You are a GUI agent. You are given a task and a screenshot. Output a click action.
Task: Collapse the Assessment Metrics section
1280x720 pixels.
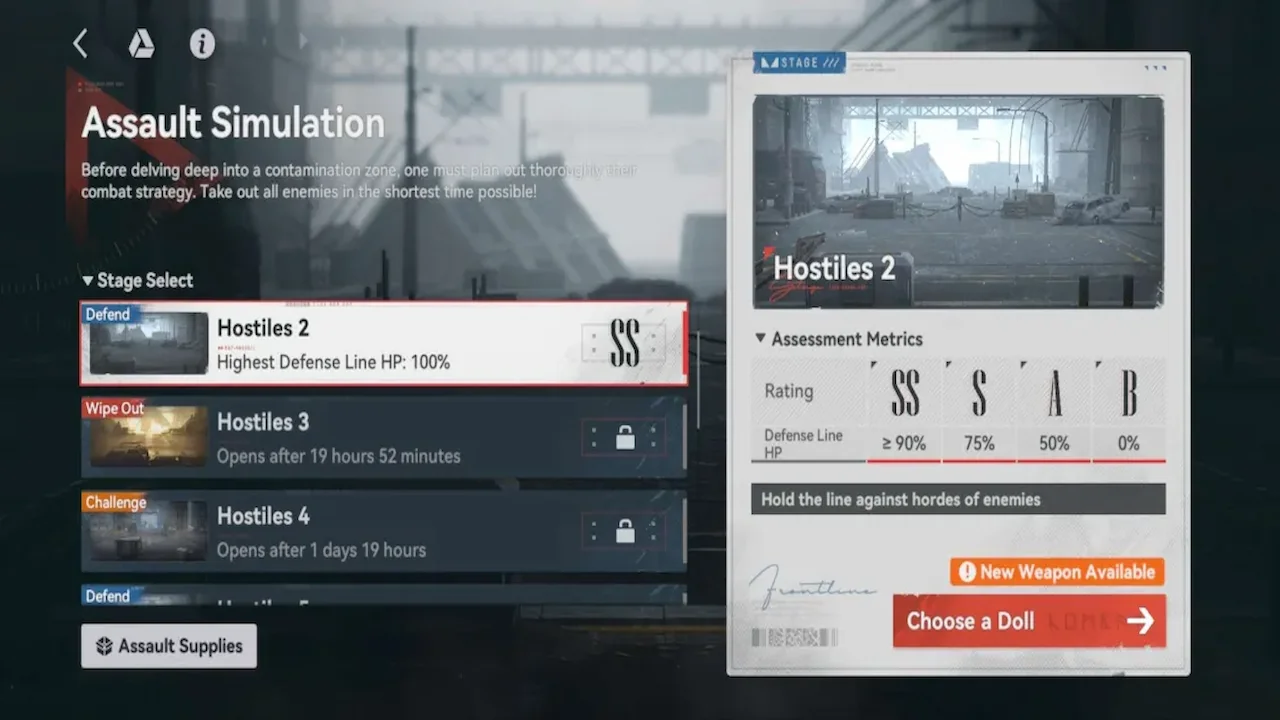click(x=838, y=339)
